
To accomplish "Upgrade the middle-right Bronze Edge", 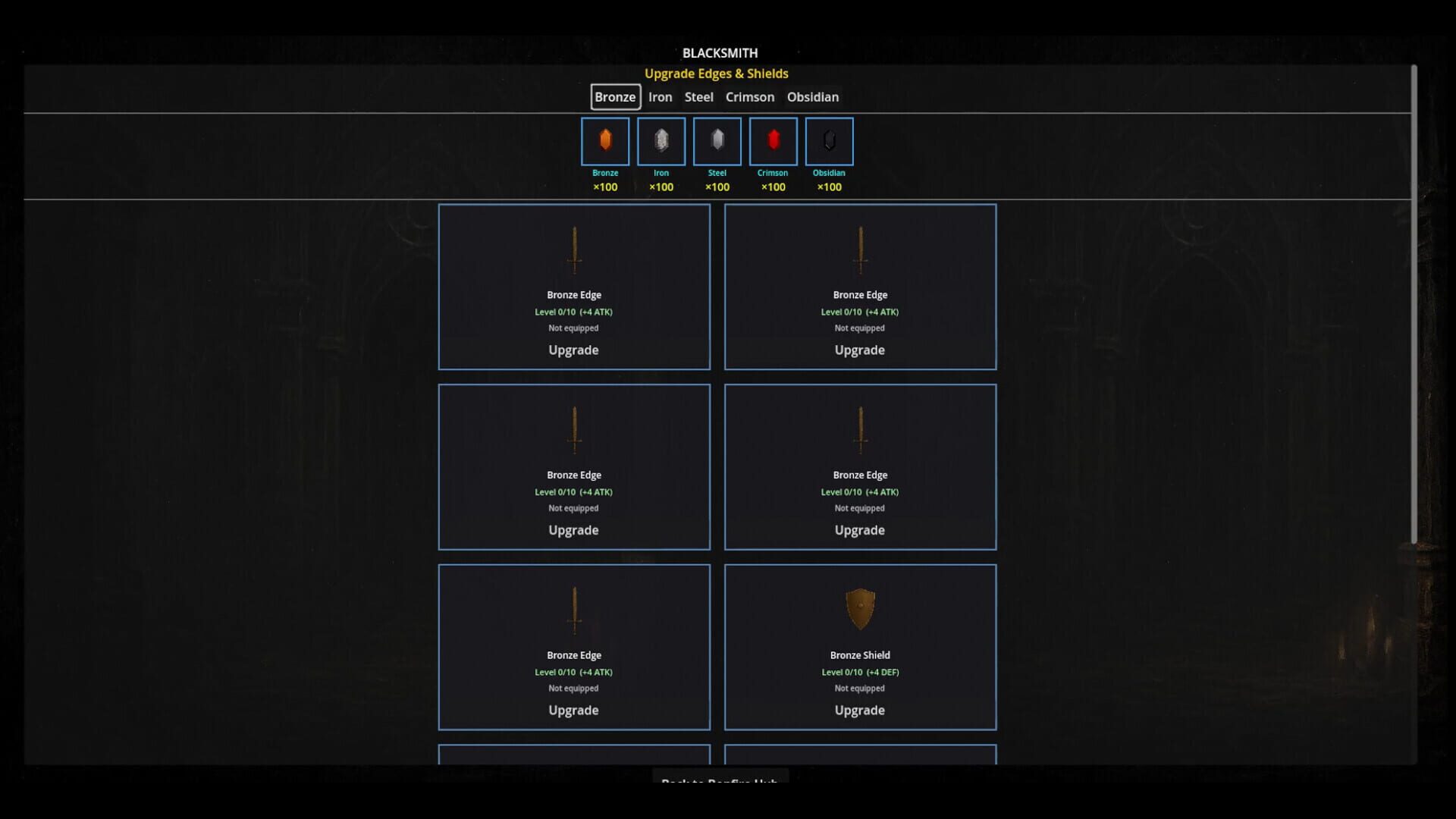I will pyautogui.click(x=860, y=530).
